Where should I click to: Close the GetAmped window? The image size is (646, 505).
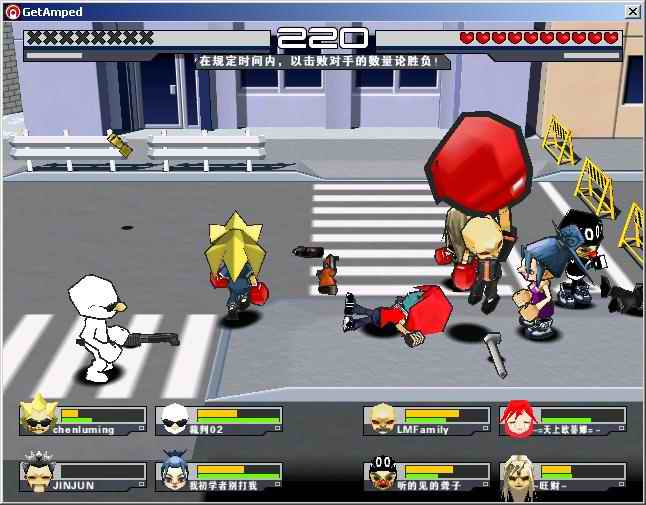point(632,11)
